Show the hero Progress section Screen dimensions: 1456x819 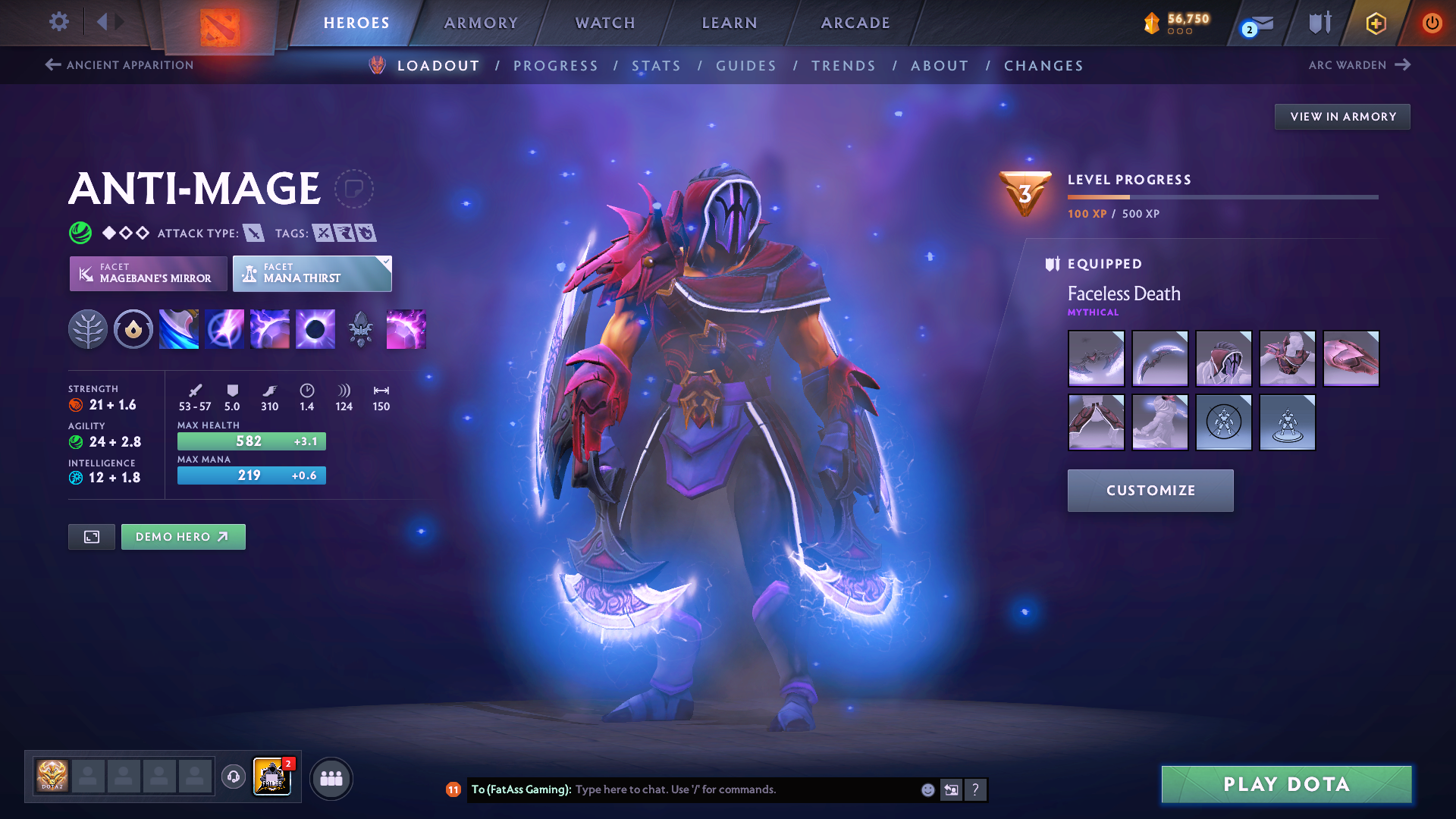[x=556, y=66]
